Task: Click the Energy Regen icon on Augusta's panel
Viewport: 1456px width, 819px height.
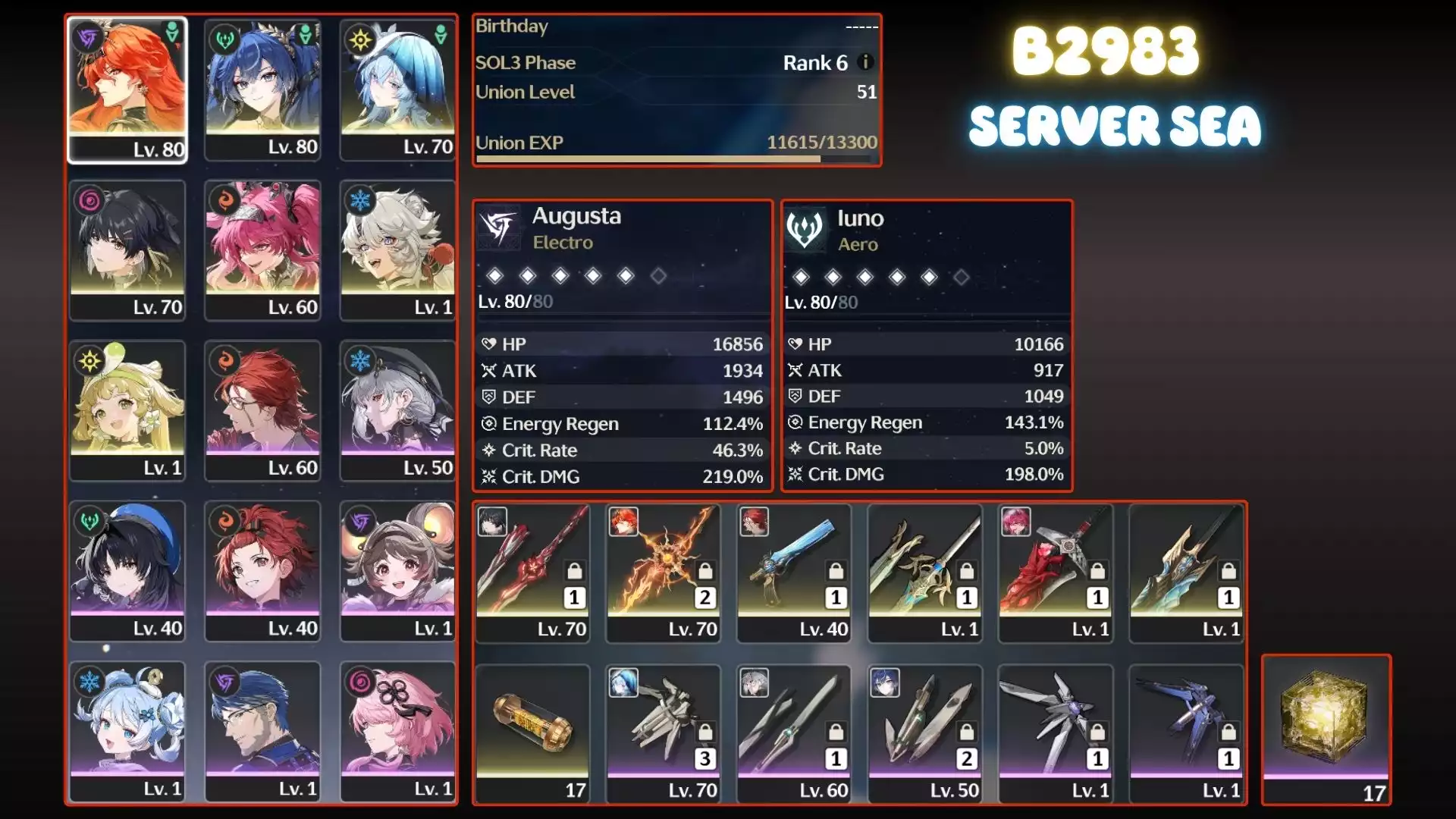Action: (491, 424)
